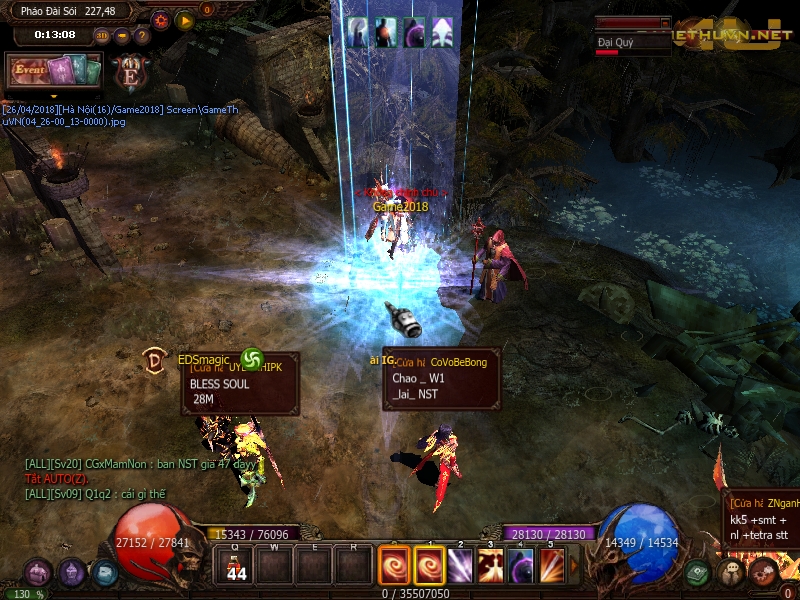Toggle the 3D view button

(x=102, y=35)
